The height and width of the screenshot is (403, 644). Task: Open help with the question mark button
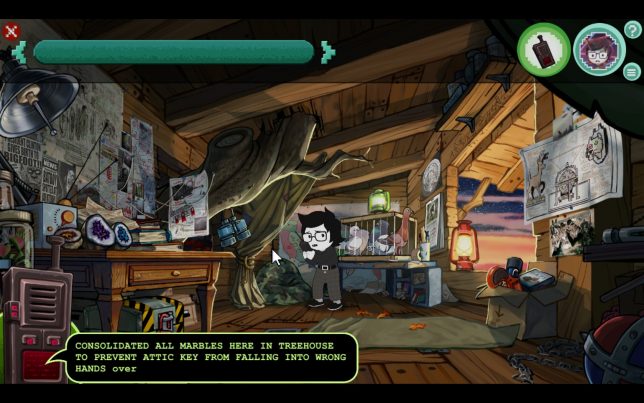click(632, 30)
